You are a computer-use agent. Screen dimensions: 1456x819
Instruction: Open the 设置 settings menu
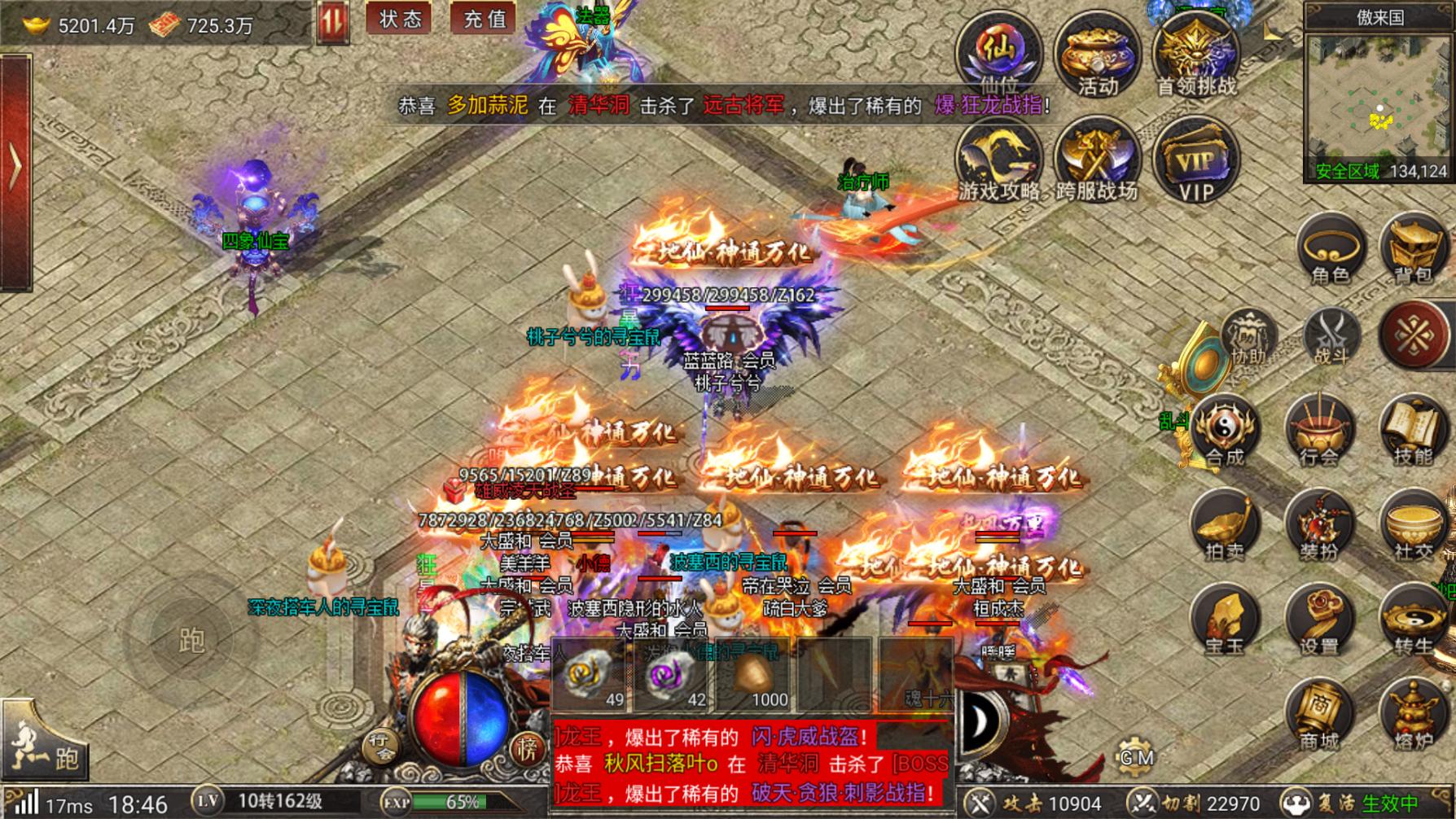click(x=1319, y=622)
